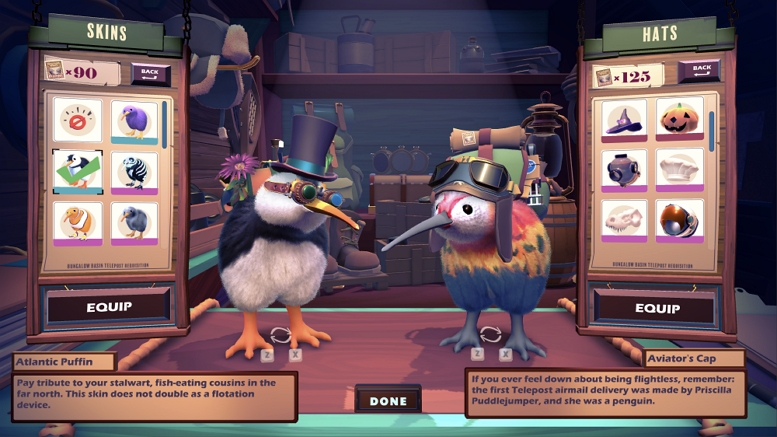Go back from the Skins panel
The width and height of the screenshot is (777, 437).
(x=150, y=74)
